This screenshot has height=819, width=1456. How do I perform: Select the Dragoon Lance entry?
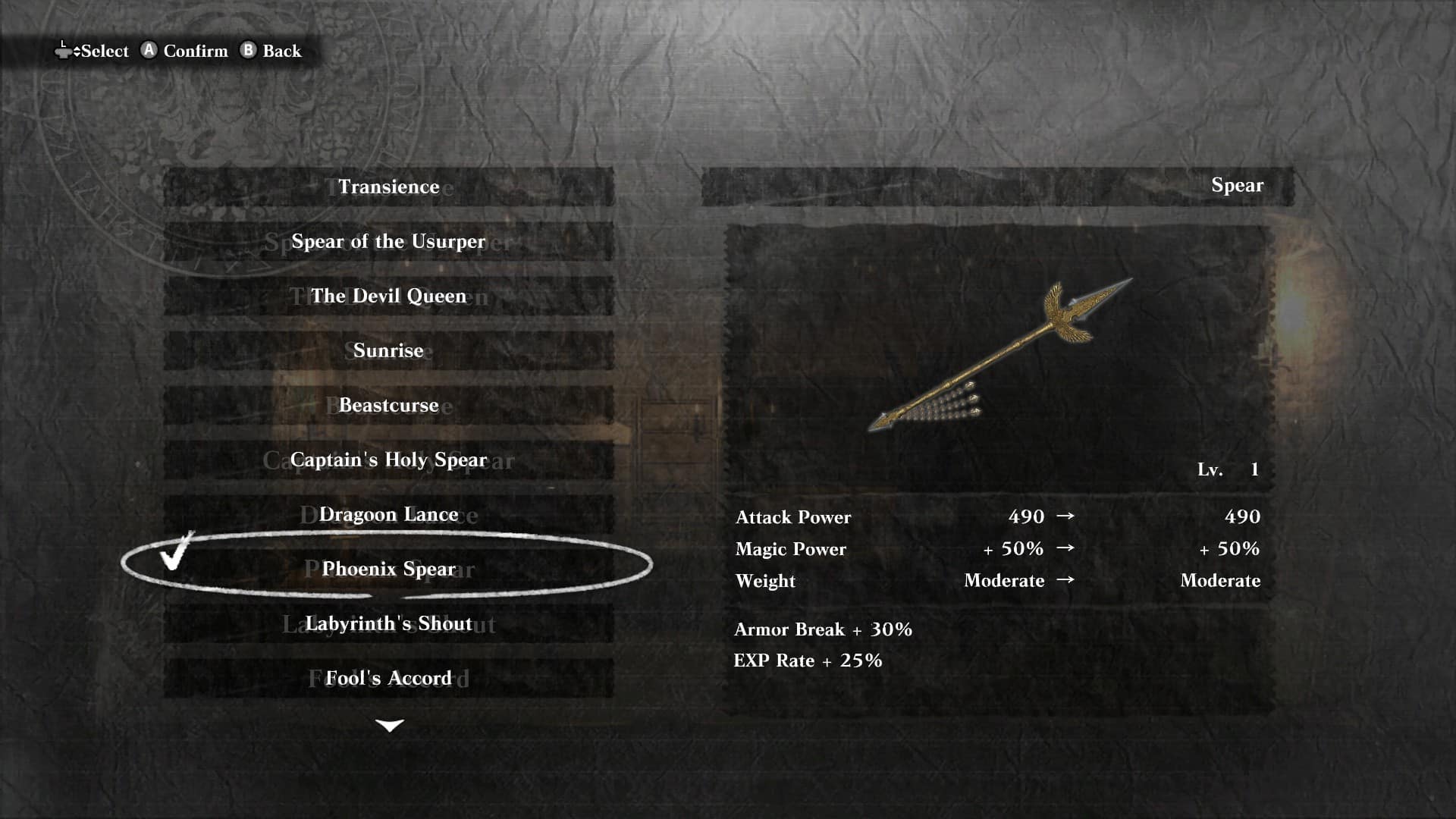pos(388,514)
